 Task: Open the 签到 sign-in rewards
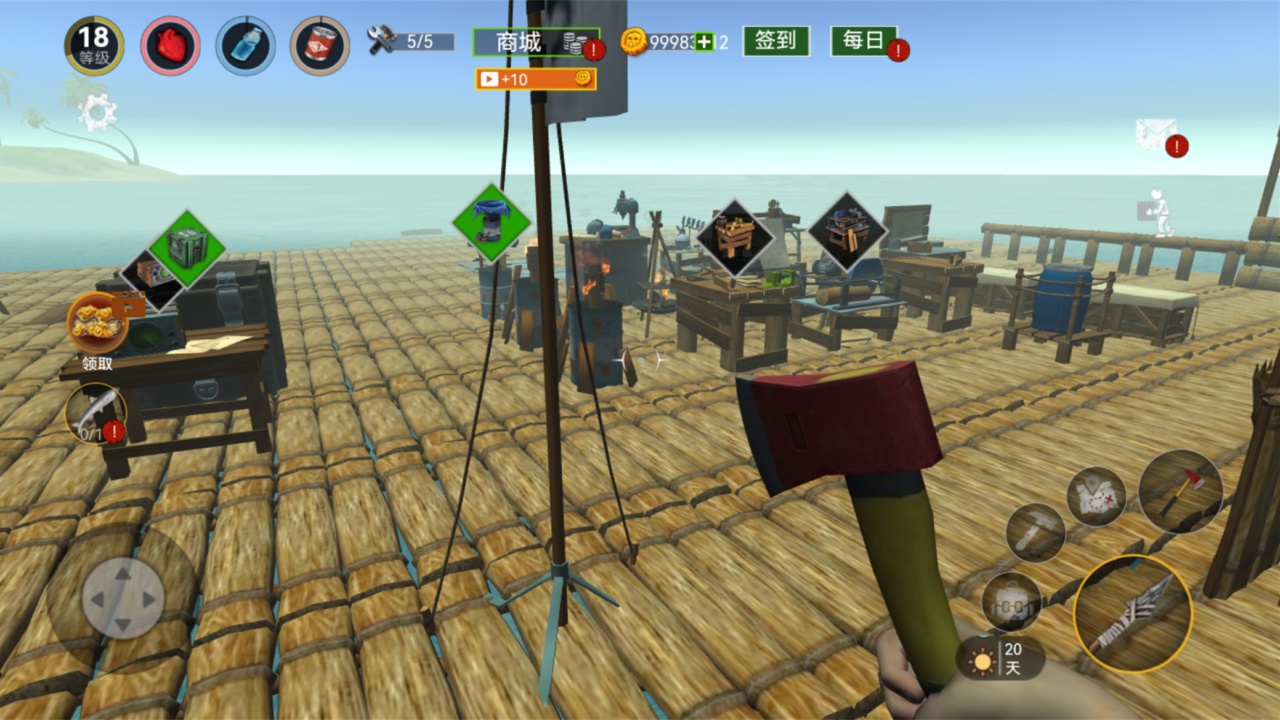click(x=775, y=41)
